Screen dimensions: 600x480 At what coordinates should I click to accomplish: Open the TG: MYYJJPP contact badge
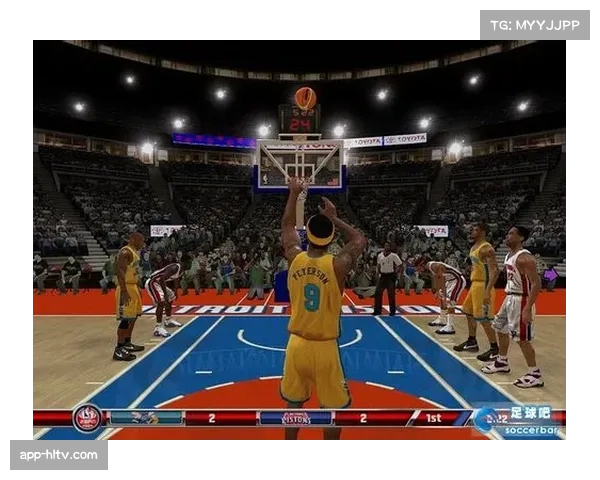pyautogui.click(x=535, y=24)
